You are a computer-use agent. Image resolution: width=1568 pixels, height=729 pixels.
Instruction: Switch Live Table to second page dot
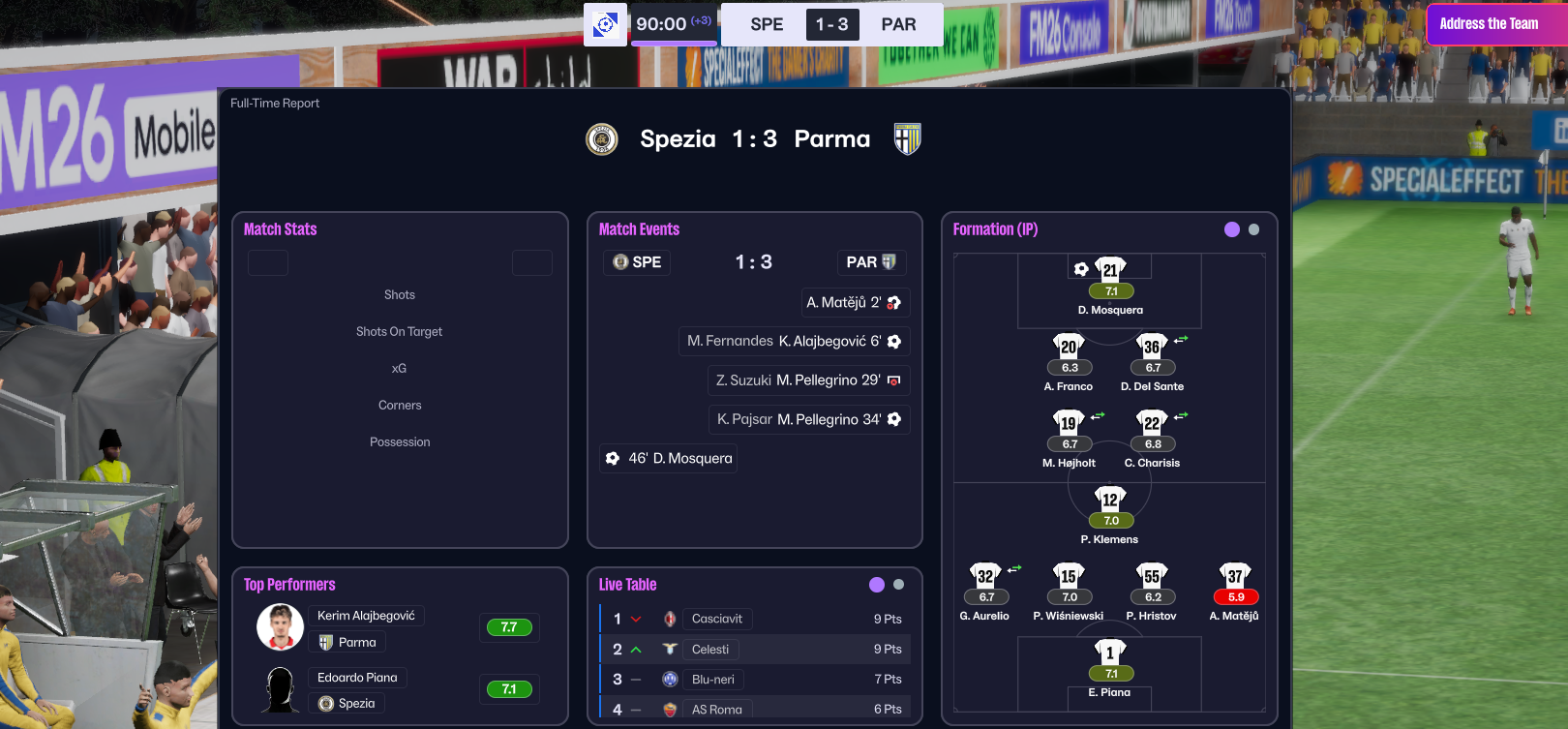pos(899,585)
